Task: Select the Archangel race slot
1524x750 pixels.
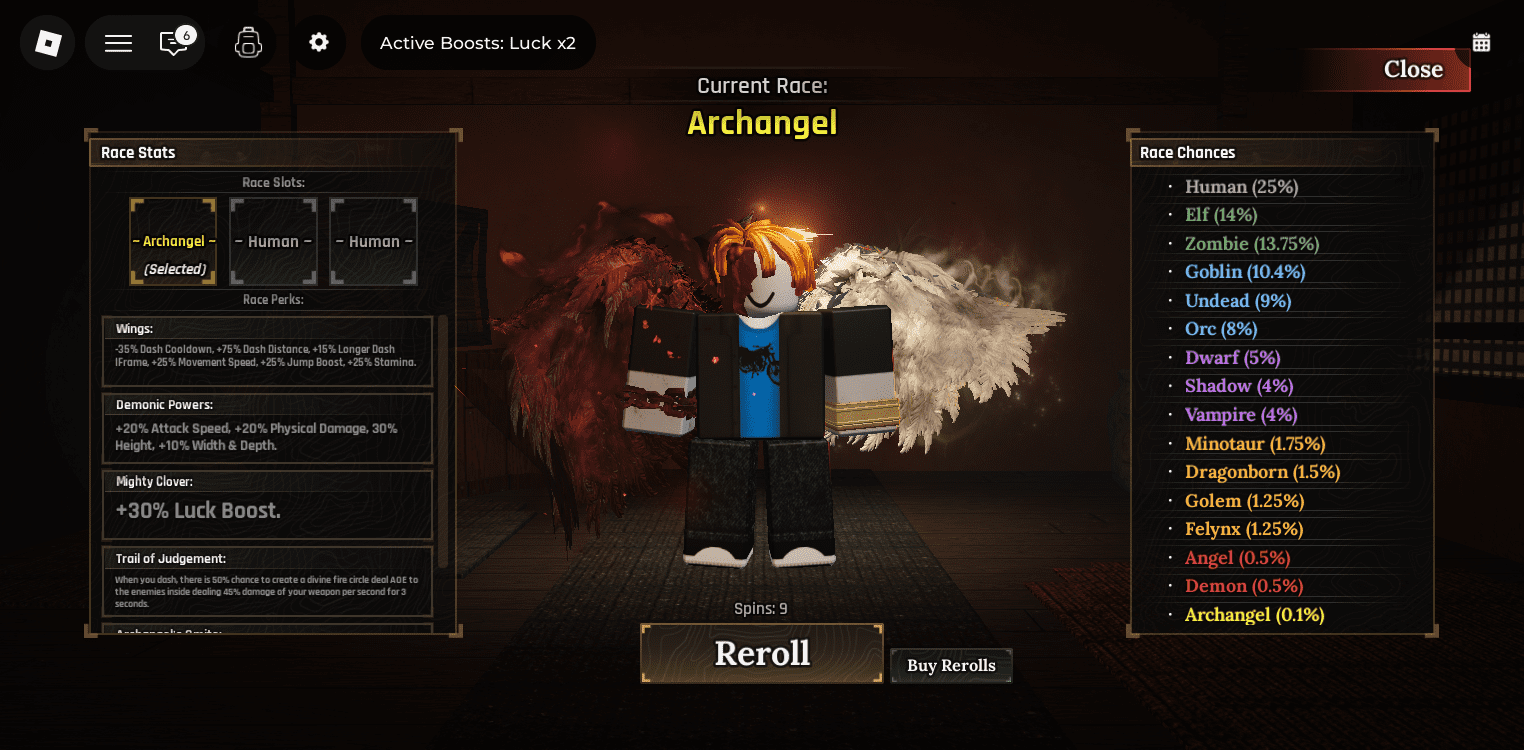Action: [172, 241]
